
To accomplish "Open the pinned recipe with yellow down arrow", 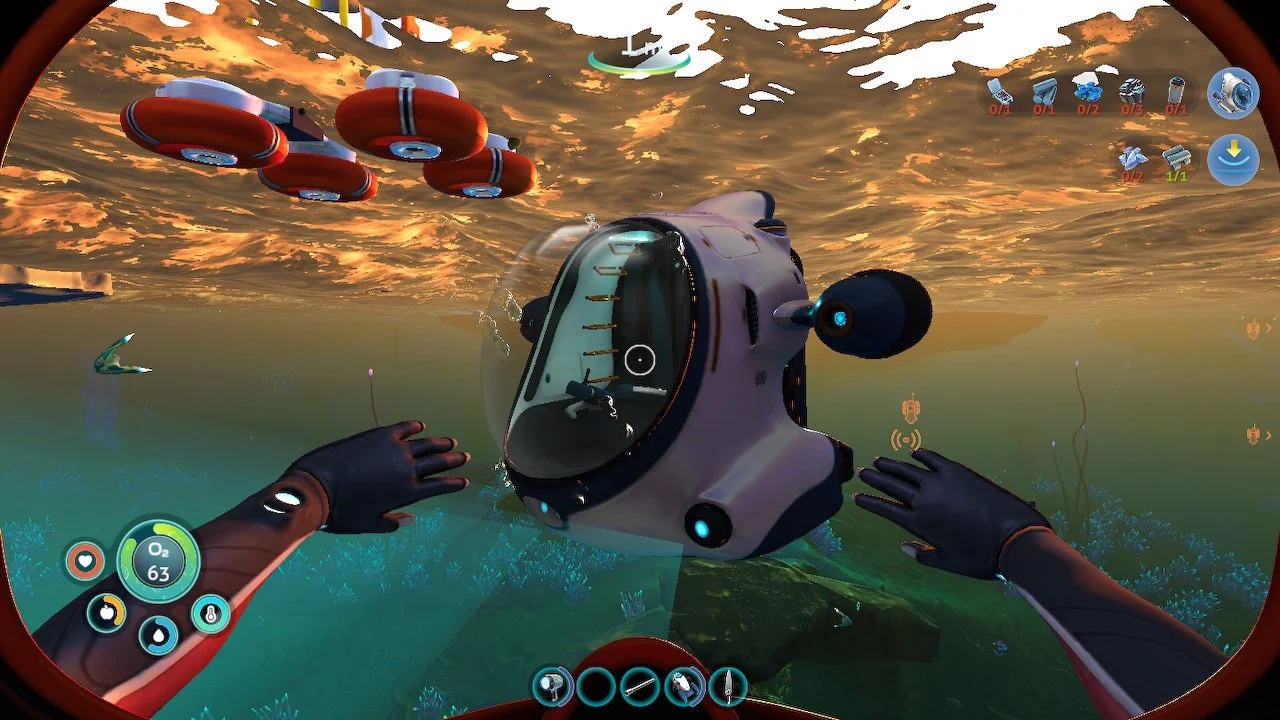I will point(1232,160).
